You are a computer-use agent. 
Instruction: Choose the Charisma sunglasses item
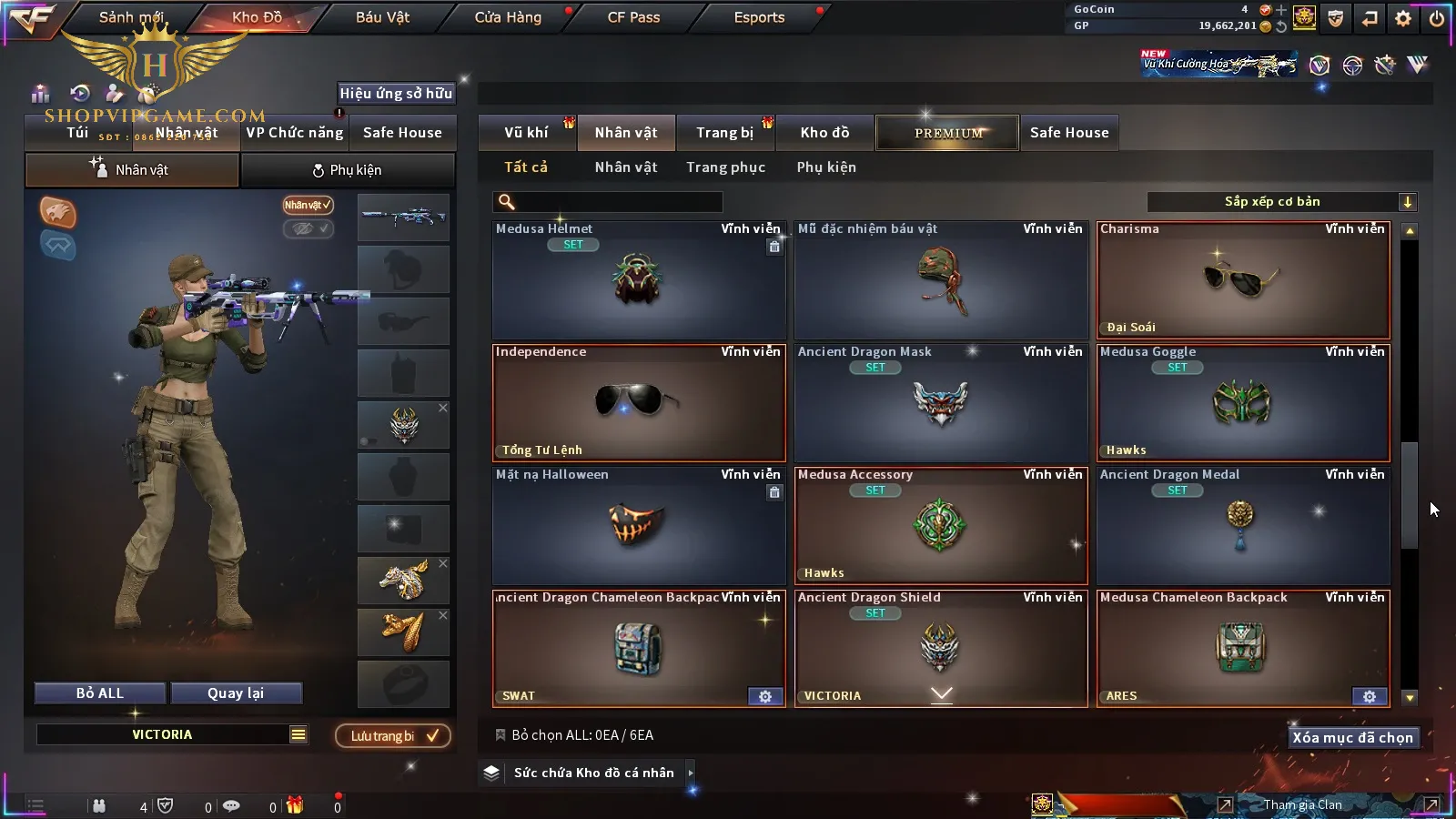click(1243, 280)
